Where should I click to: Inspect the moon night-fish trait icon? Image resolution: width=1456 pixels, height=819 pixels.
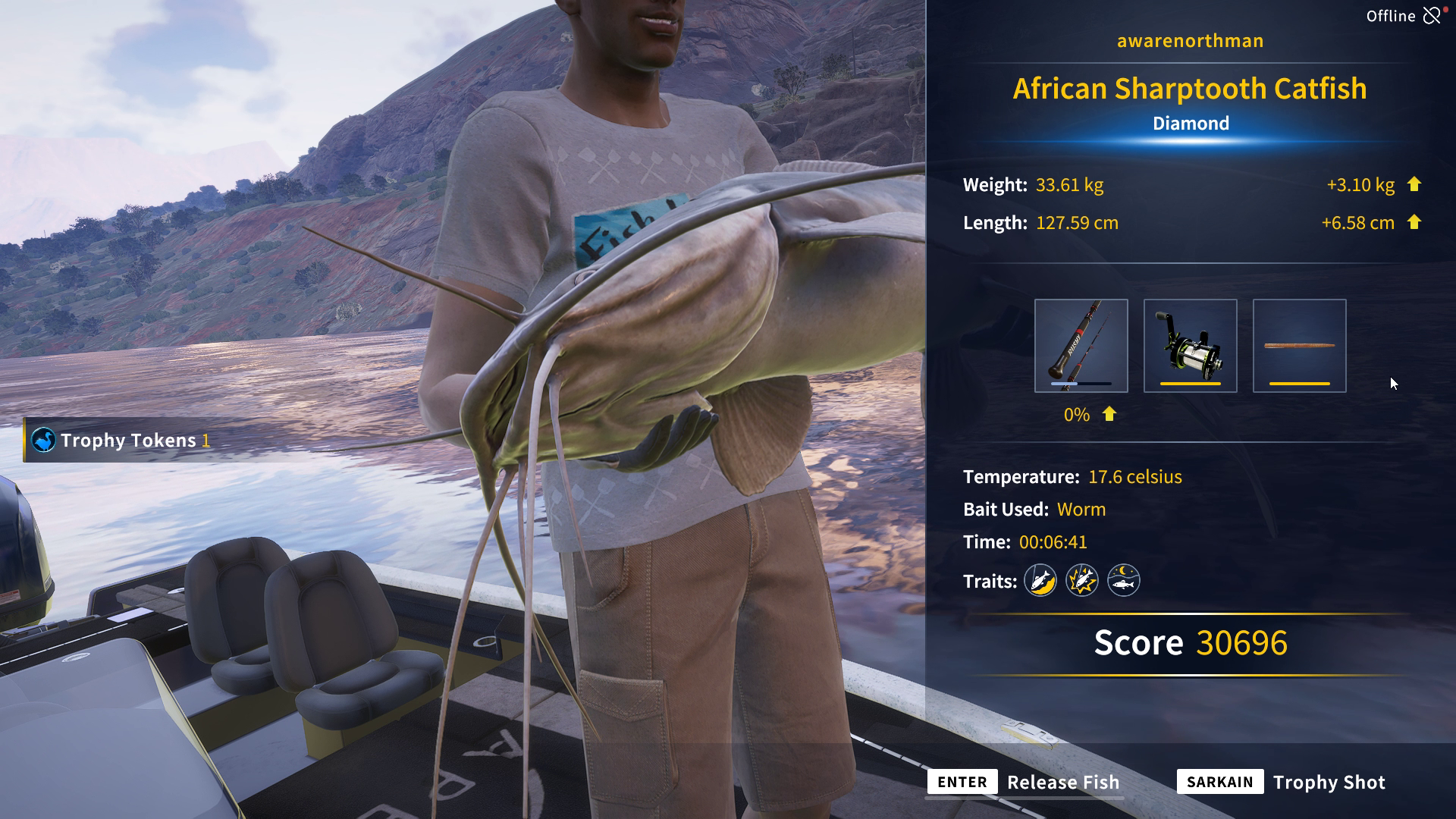1123,581
